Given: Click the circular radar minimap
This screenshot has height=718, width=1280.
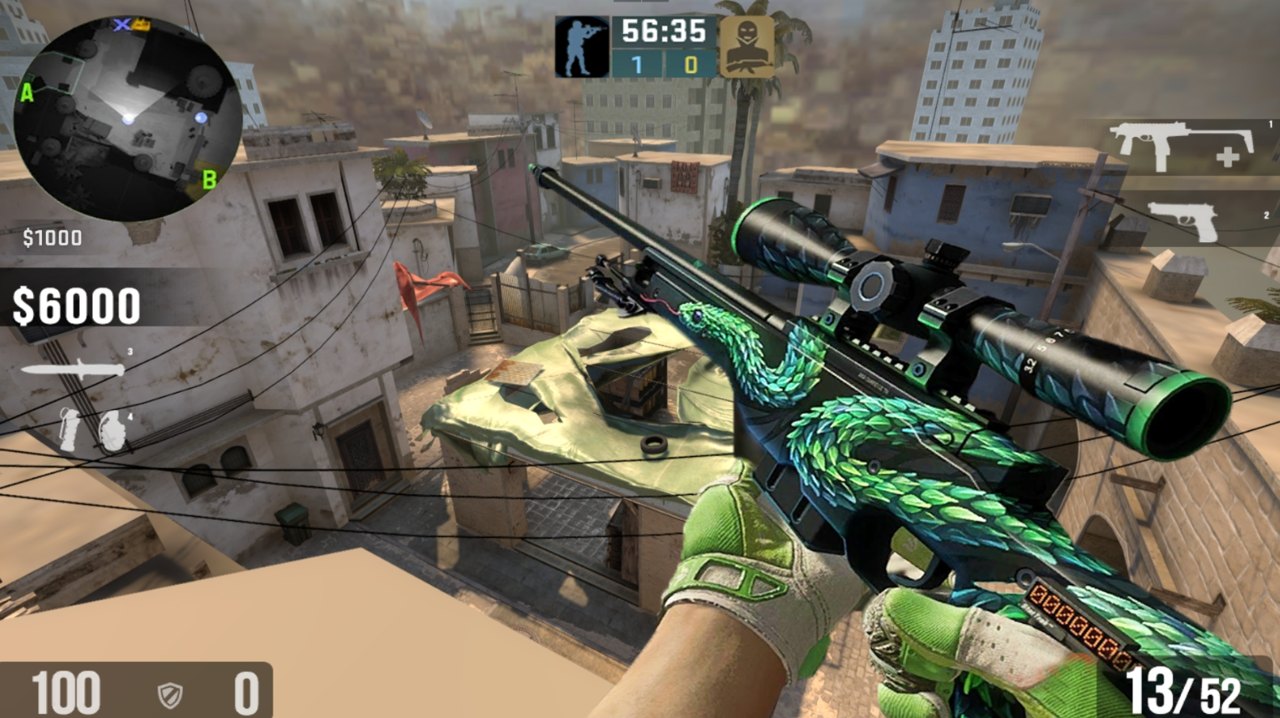Looking at the screenshot, I should pyautogui.click(x=127, y=118).
